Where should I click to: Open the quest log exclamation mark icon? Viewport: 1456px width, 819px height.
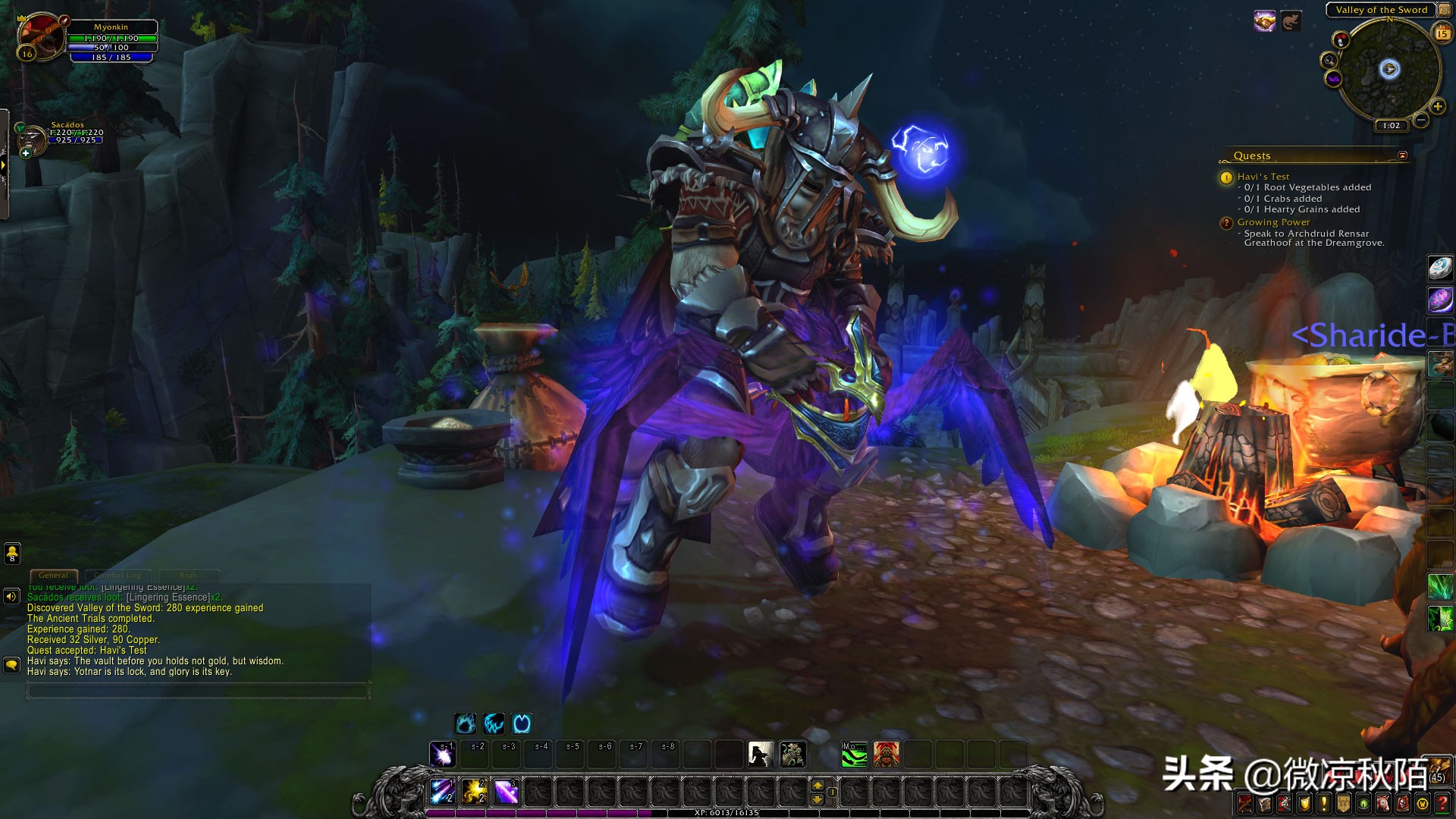1323,805
